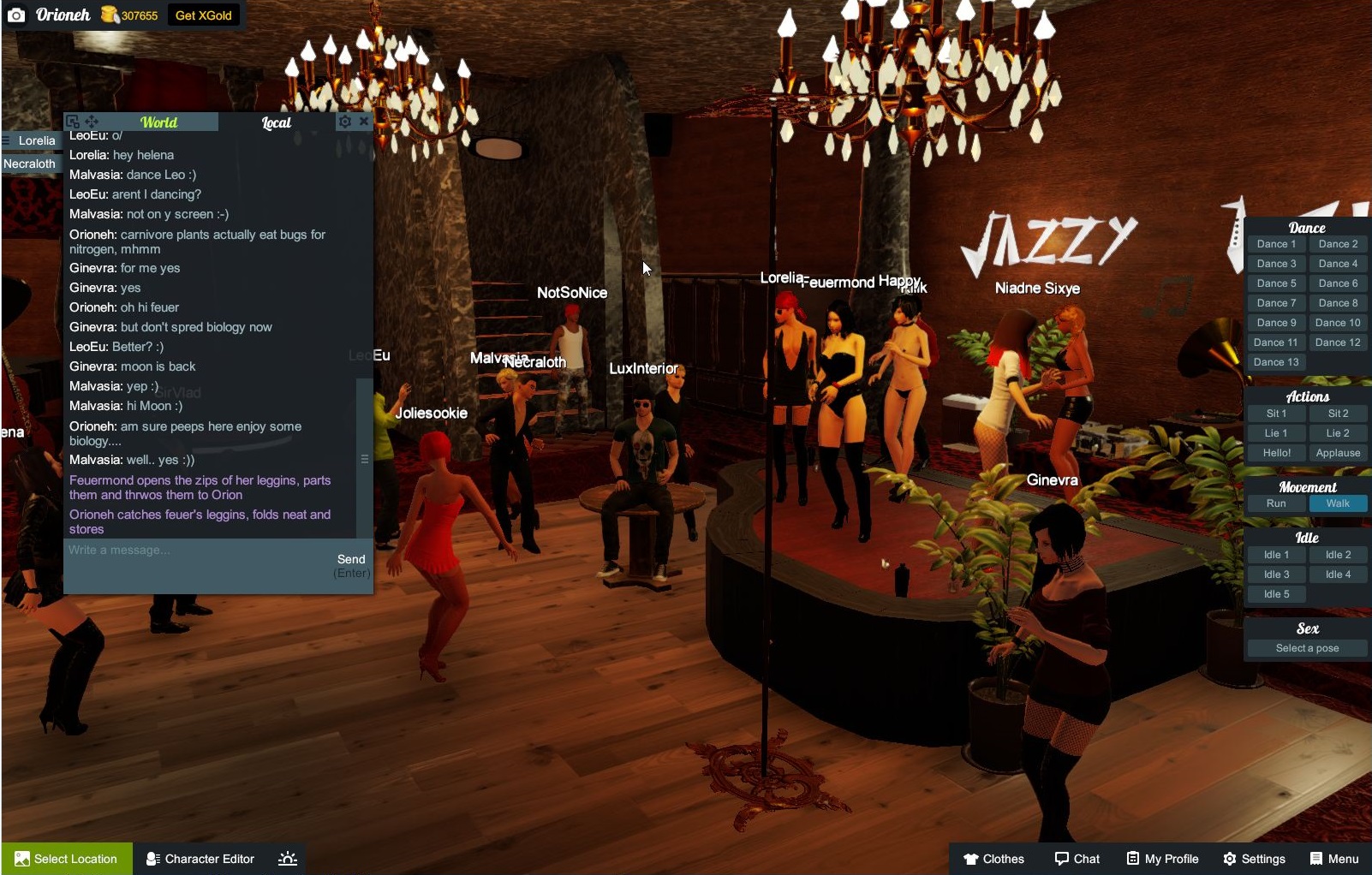Expand the Necraloth side panel entry
Image resolution: width=1372 pixels, height=875 pixels.
30,164
